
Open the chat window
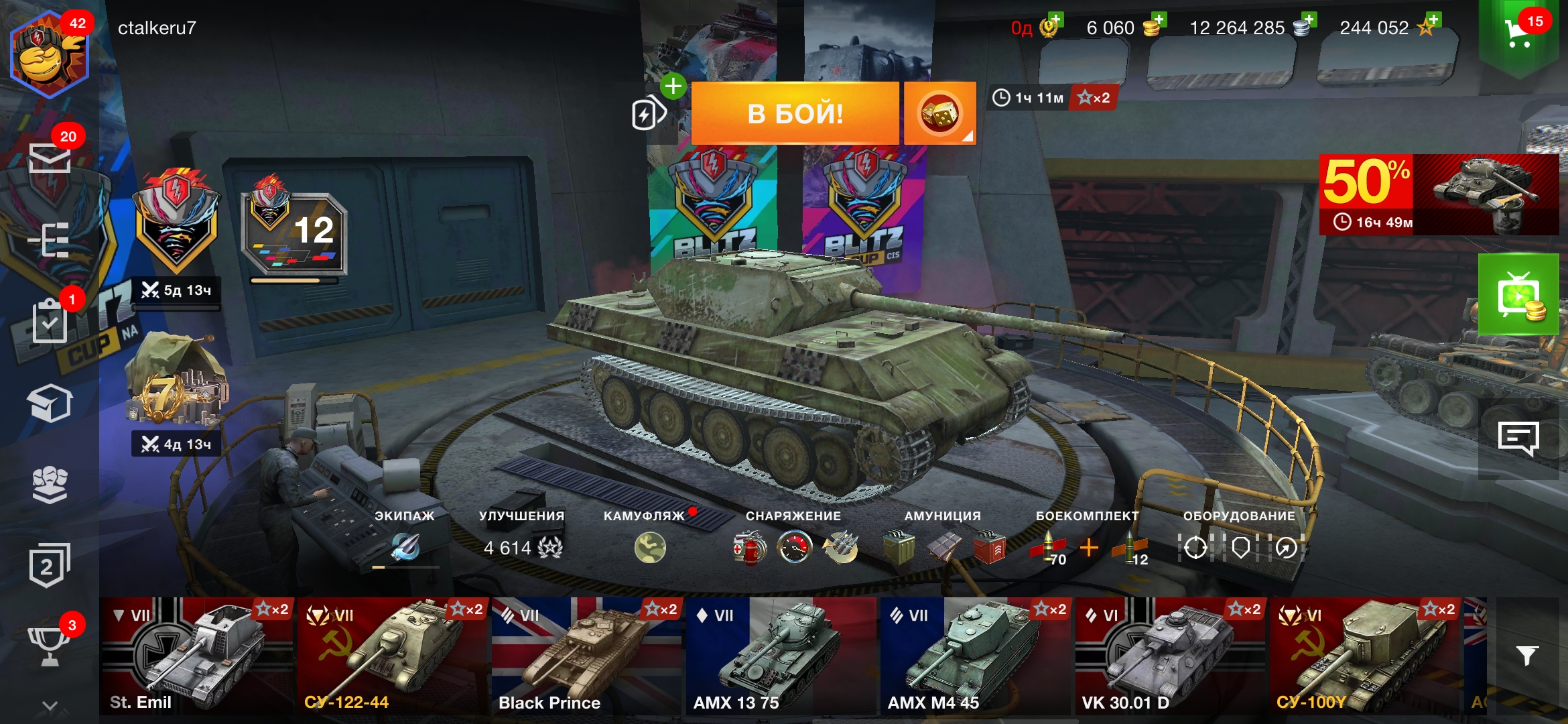1518,439
